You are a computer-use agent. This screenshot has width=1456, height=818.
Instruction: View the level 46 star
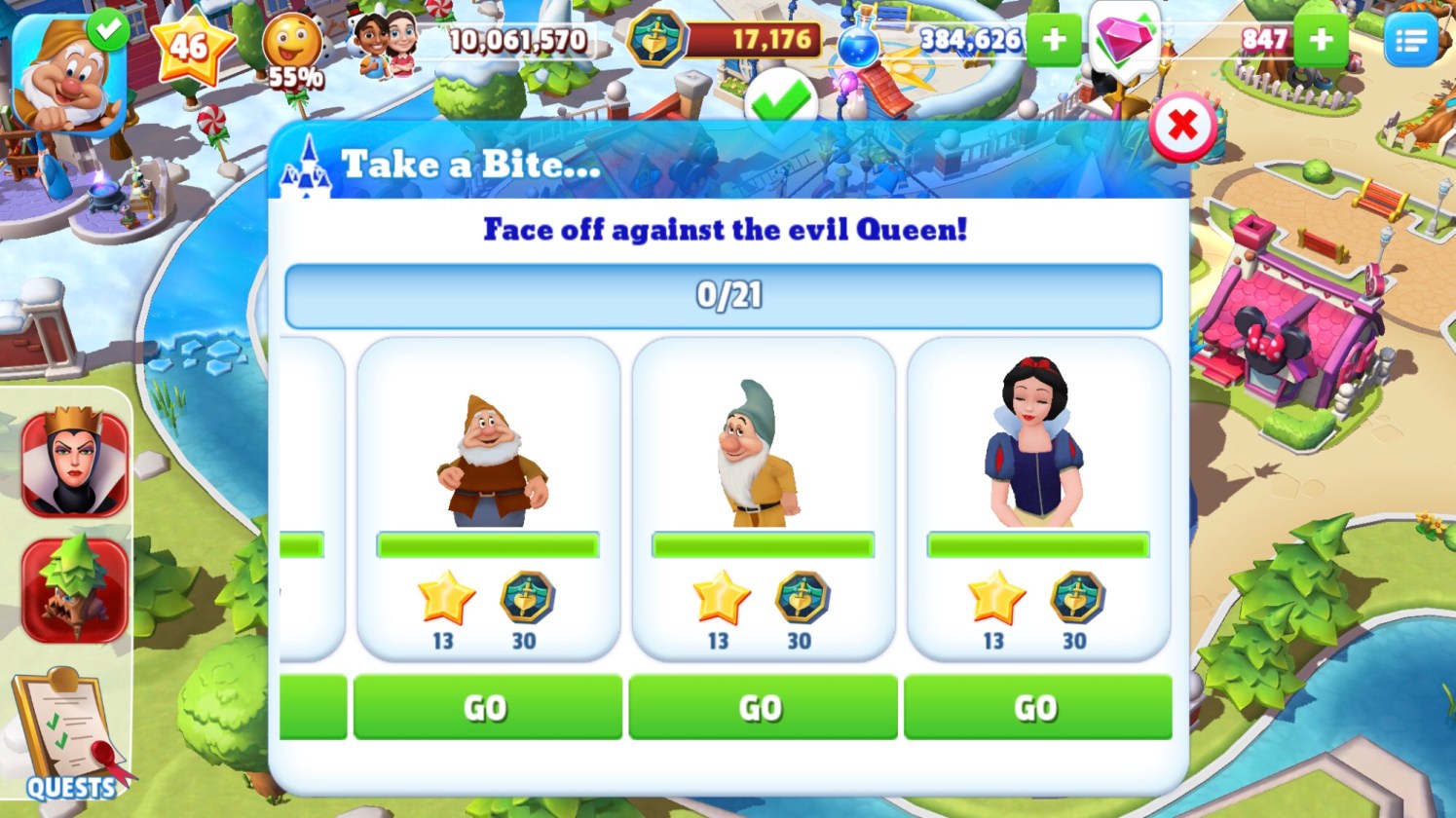pyautogui.click(x=192, y=46)
